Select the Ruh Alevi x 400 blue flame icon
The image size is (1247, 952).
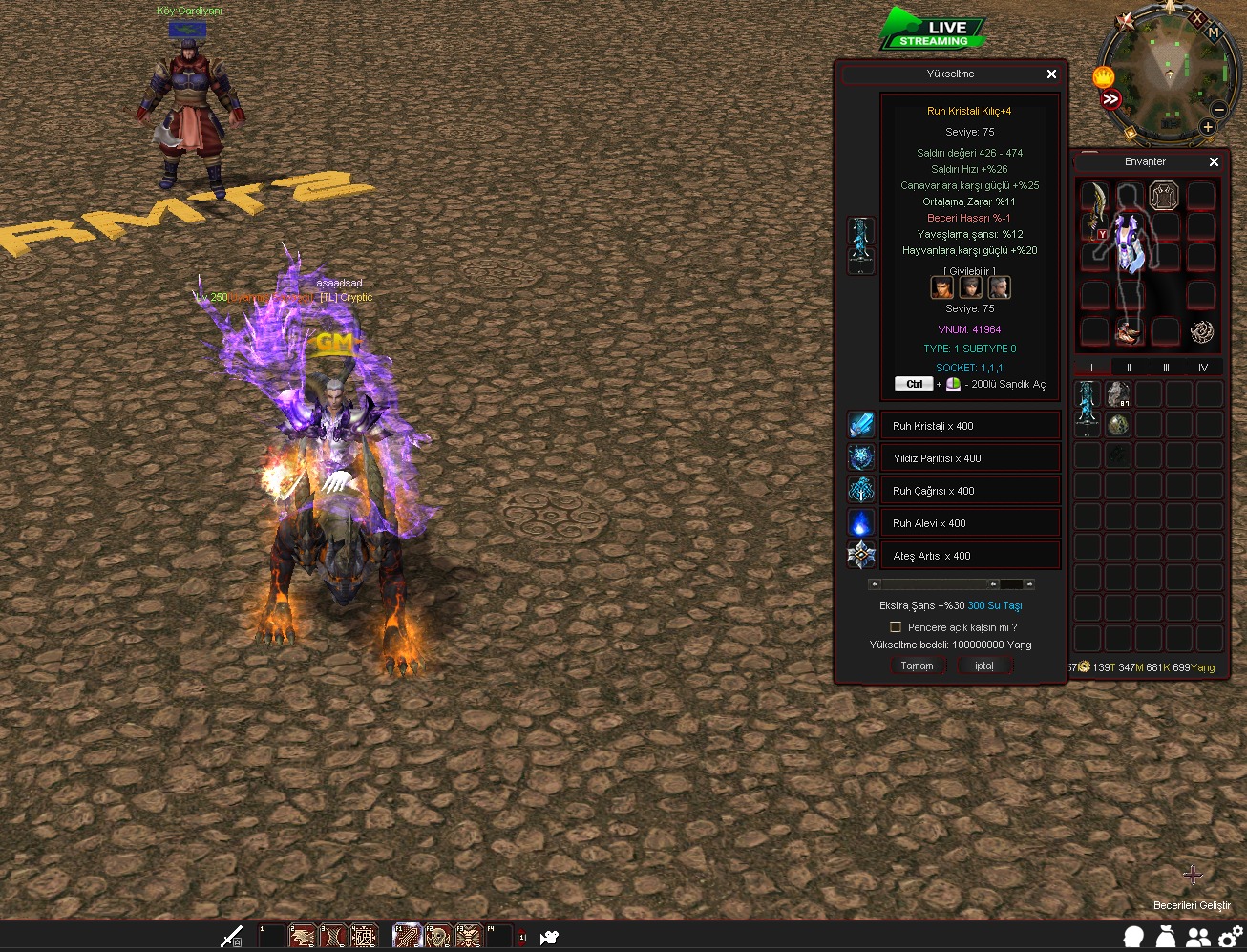(861, 523)
